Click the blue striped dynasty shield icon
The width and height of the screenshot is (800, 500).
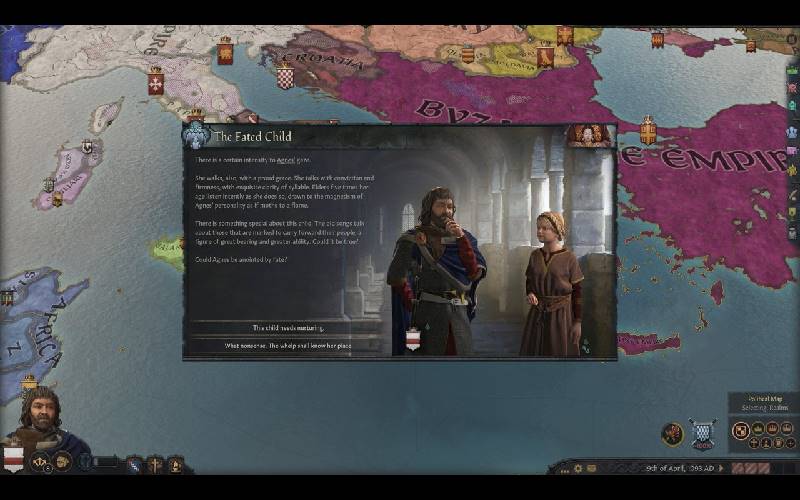point(134,464)
